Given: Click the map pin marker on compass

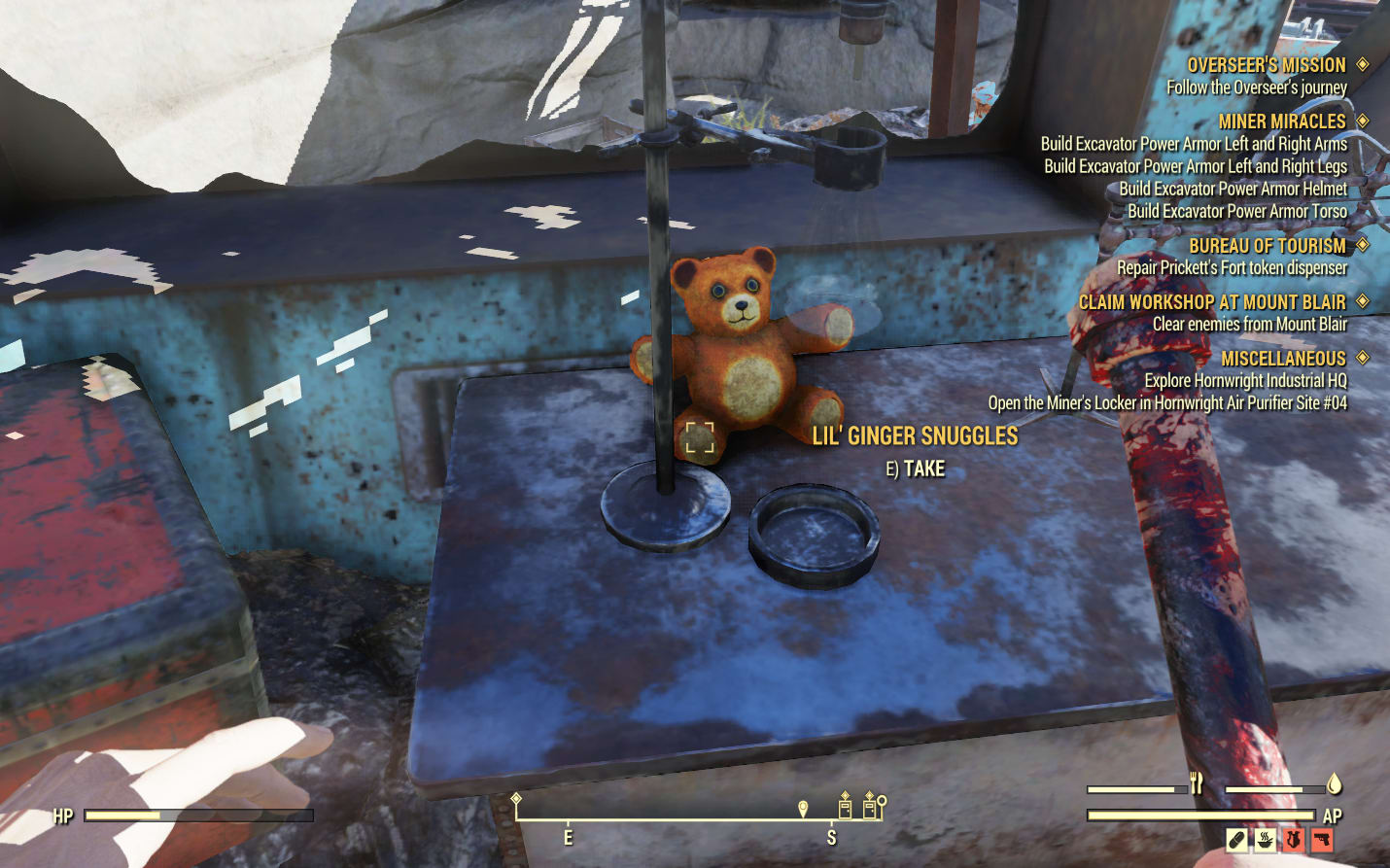Looking at the screenshot, I should pyautogui.click(x=803, y=809).
